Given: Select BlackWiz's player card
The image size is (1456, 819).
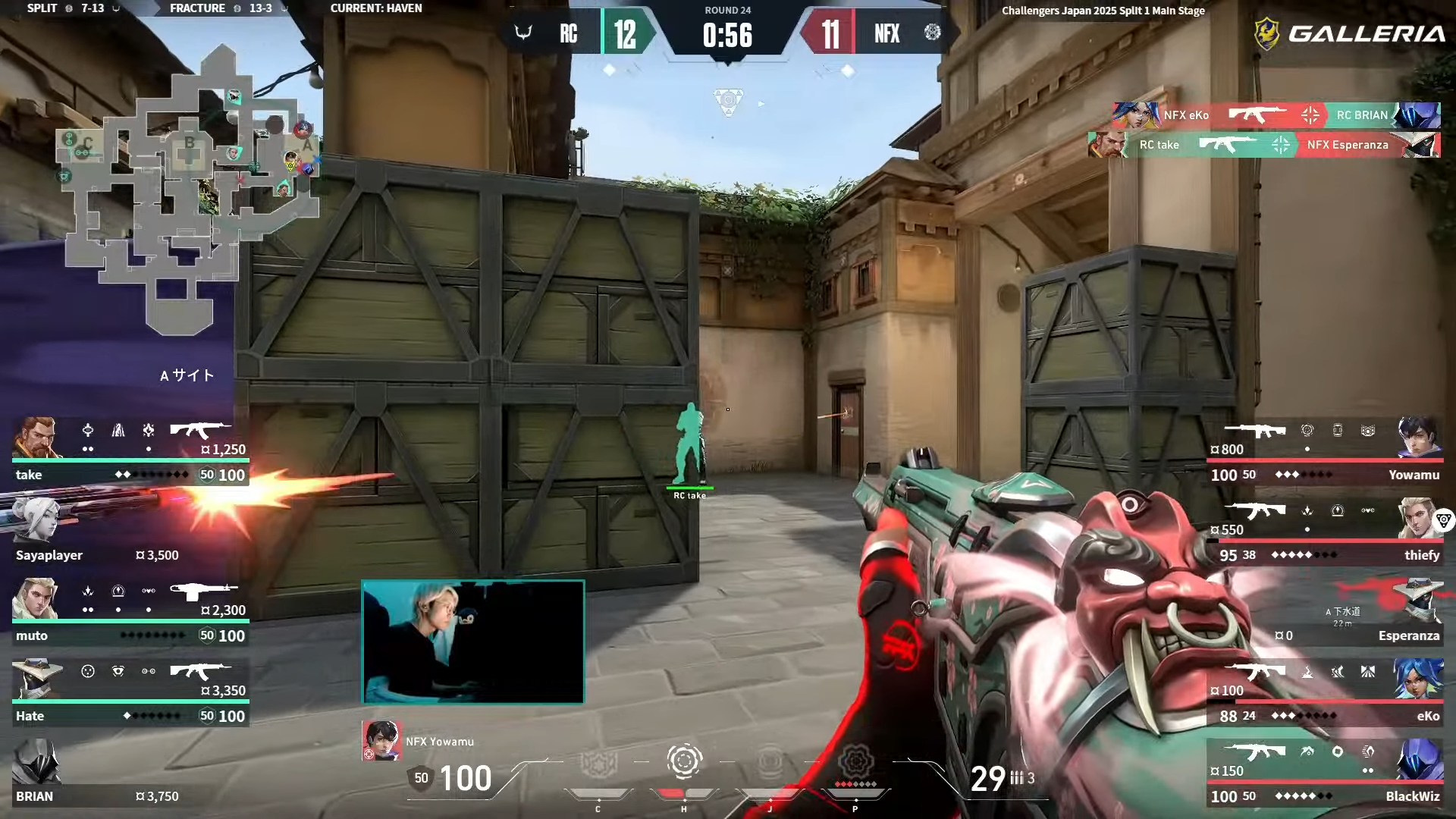Looking at the screenshot, I should coord(1326,773).
